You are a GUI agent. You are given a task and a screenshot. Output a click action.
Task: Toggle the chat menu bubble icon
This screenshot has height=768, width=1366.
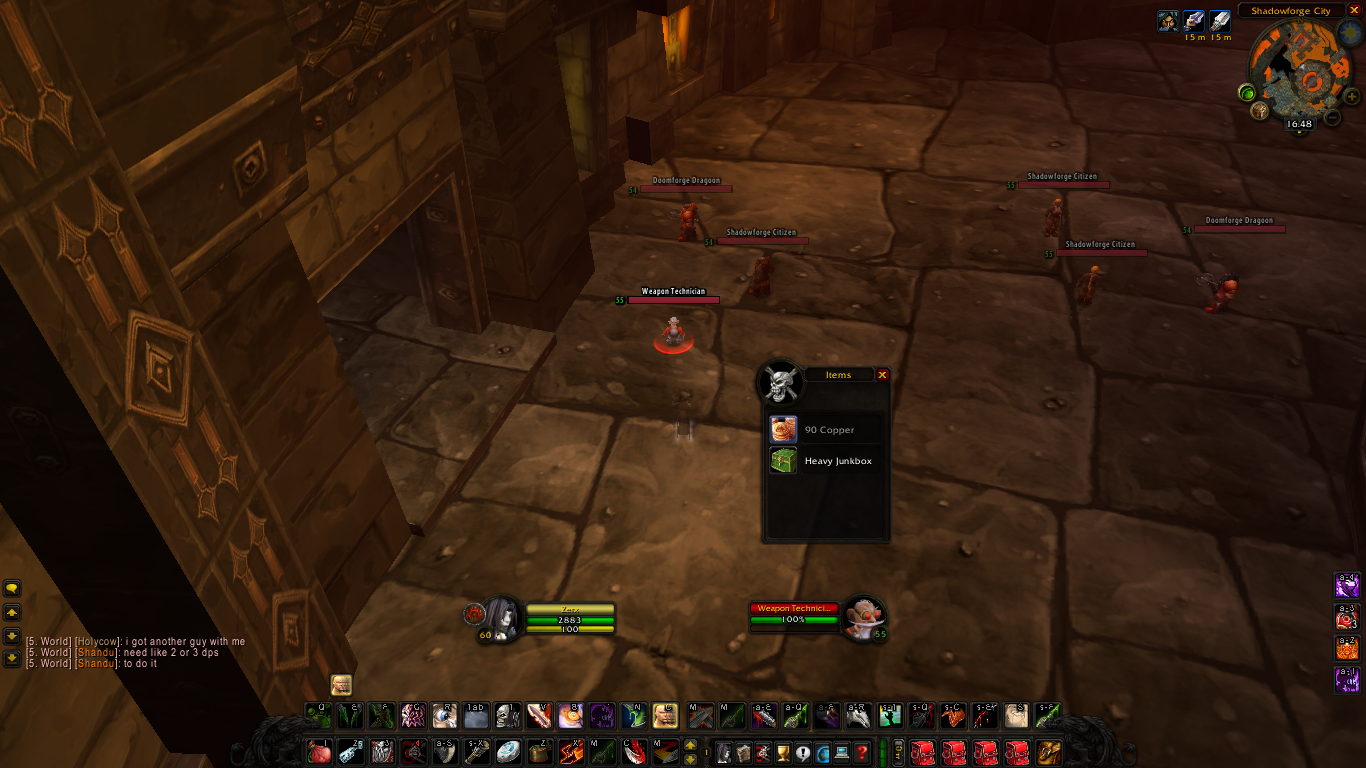point(12,588)
